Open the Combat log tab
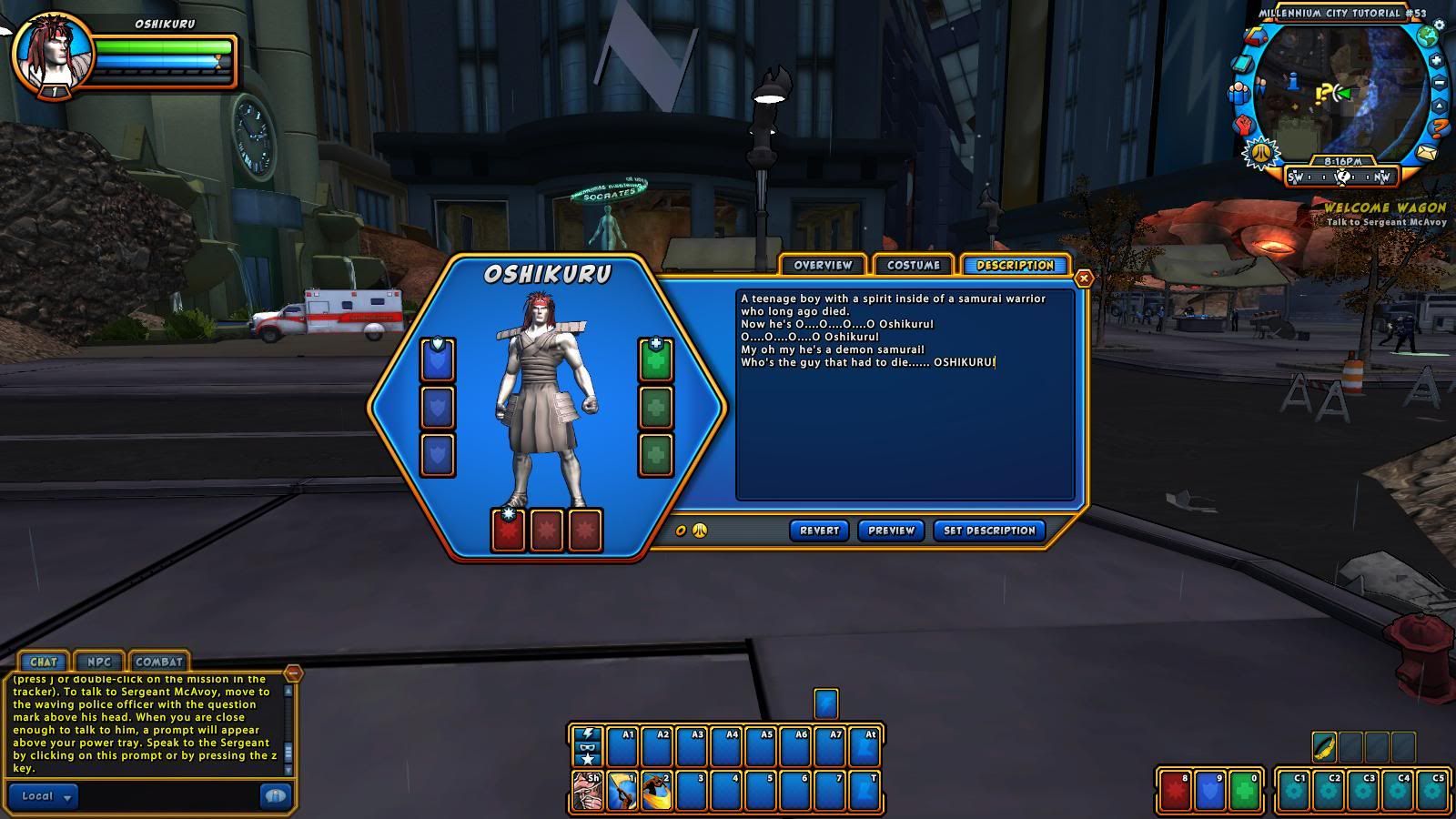Viewport: 1456px width, 819px height. 159,662
